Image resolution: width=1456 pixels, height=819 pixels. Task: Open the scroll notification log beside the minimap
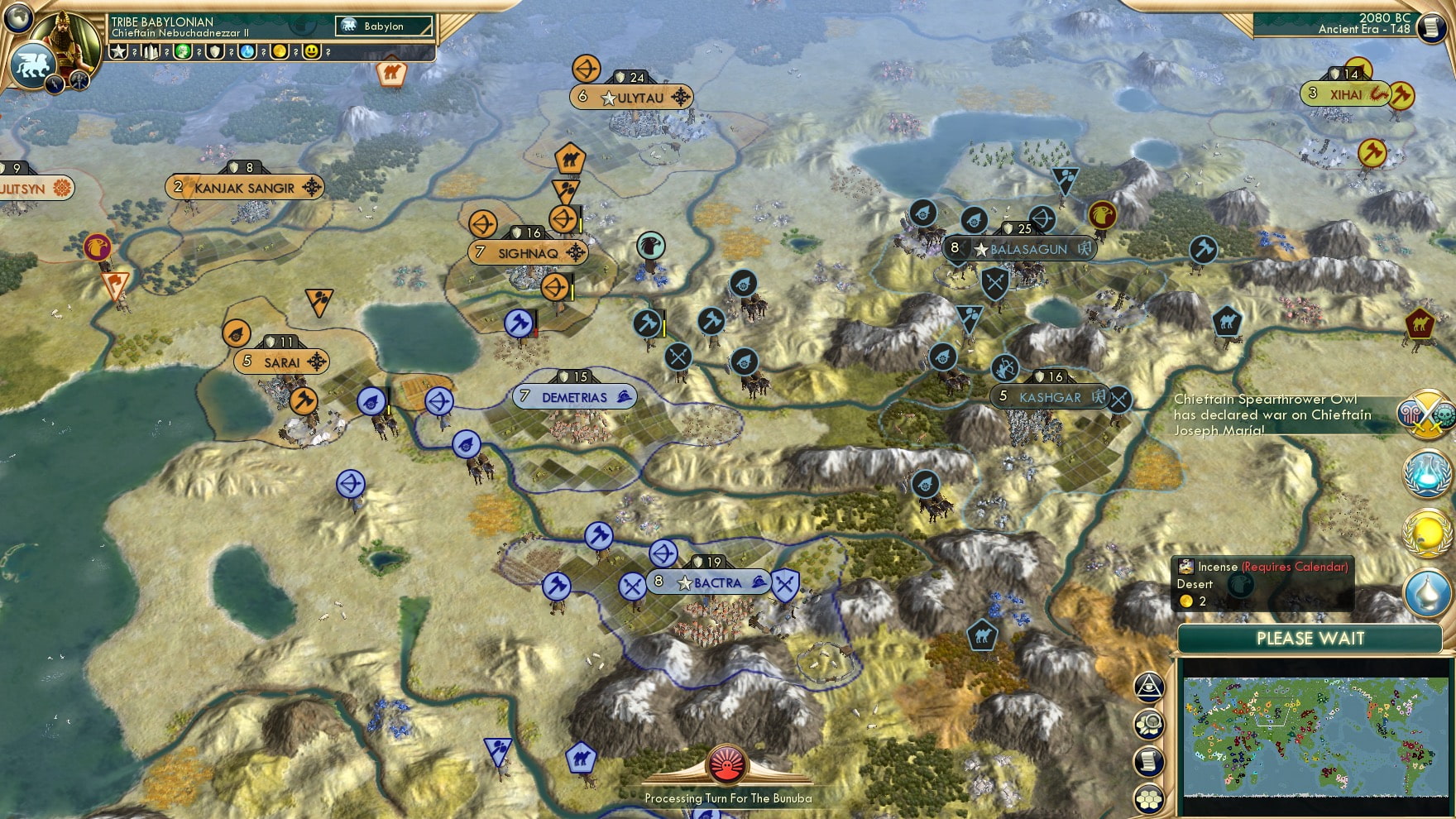pos(1148,761)
